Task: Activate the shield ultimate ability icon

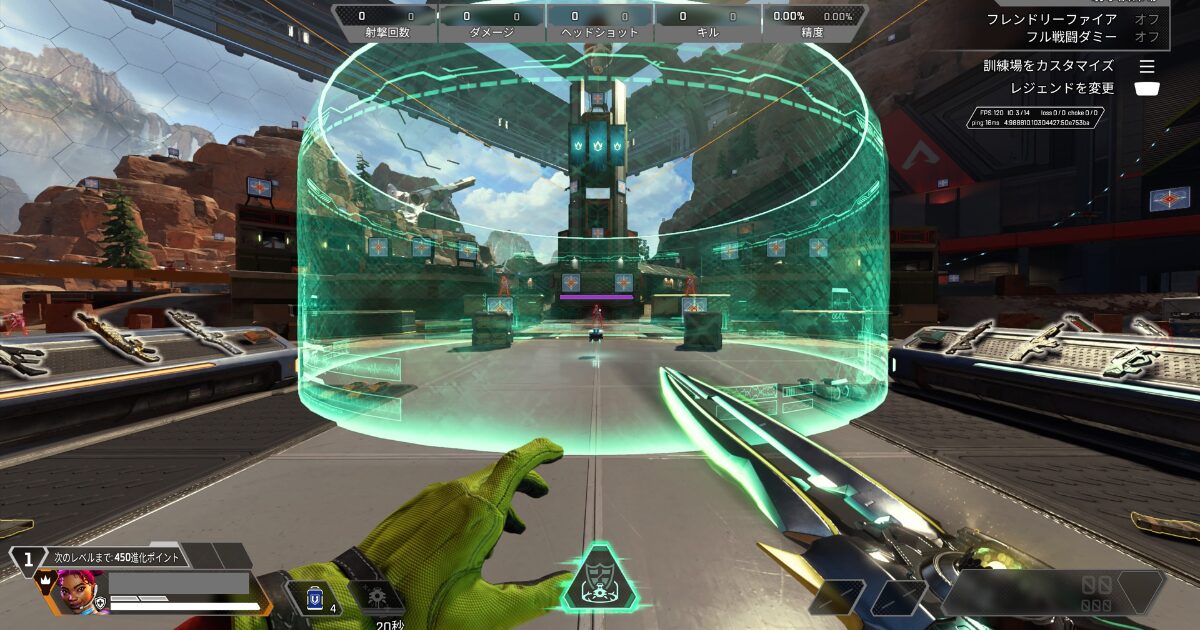Action: coord(598,583)
